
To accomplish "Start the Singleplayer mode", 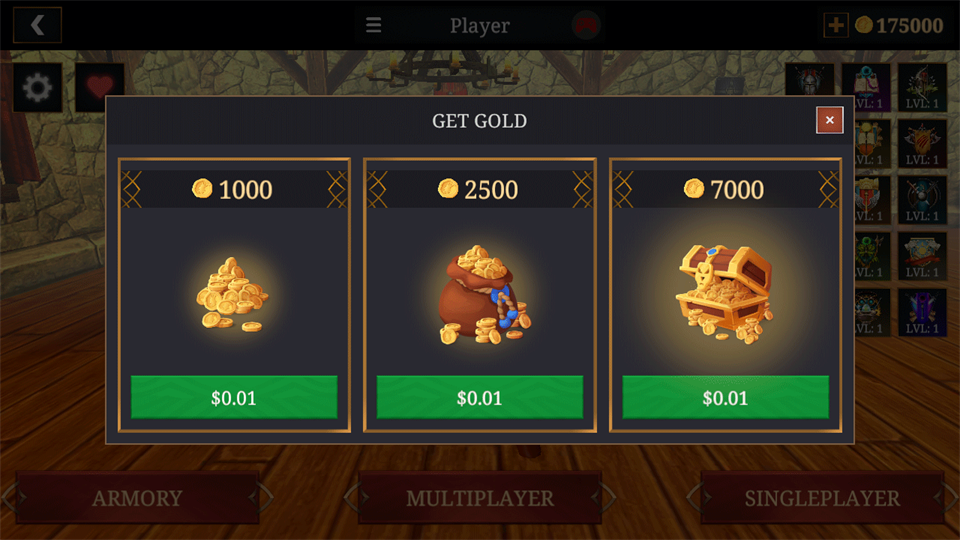I will pyautogui.click(x=822, y=498).
